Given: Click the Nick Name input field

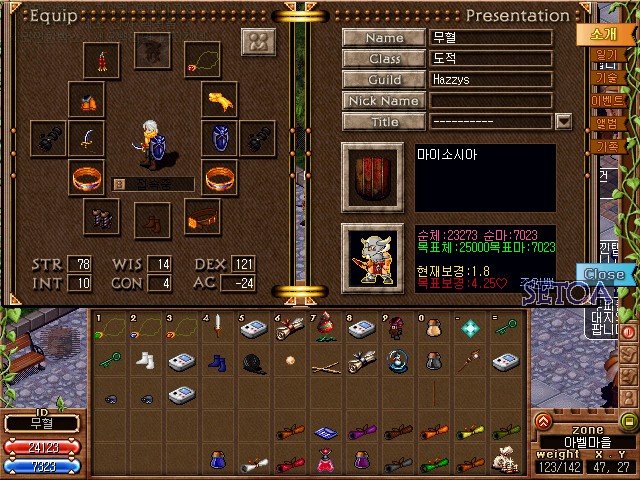Looking at the screenshot, I should point(490,100).
